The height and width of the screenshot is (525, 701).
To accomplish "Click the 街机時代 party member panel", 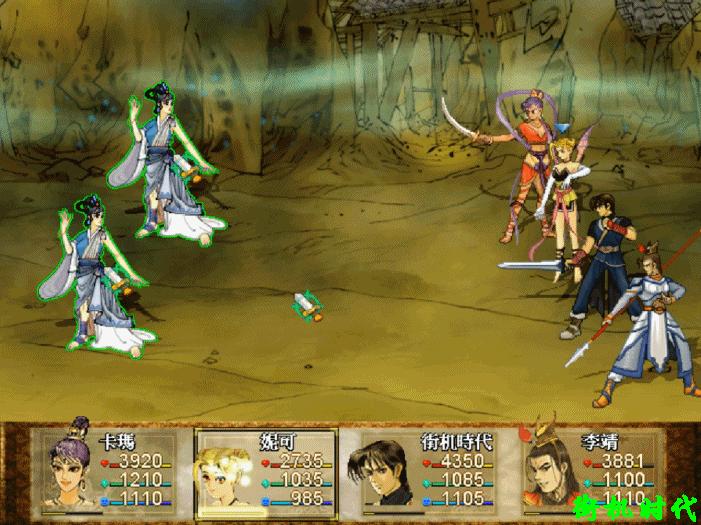I will [x=424, y=471].
